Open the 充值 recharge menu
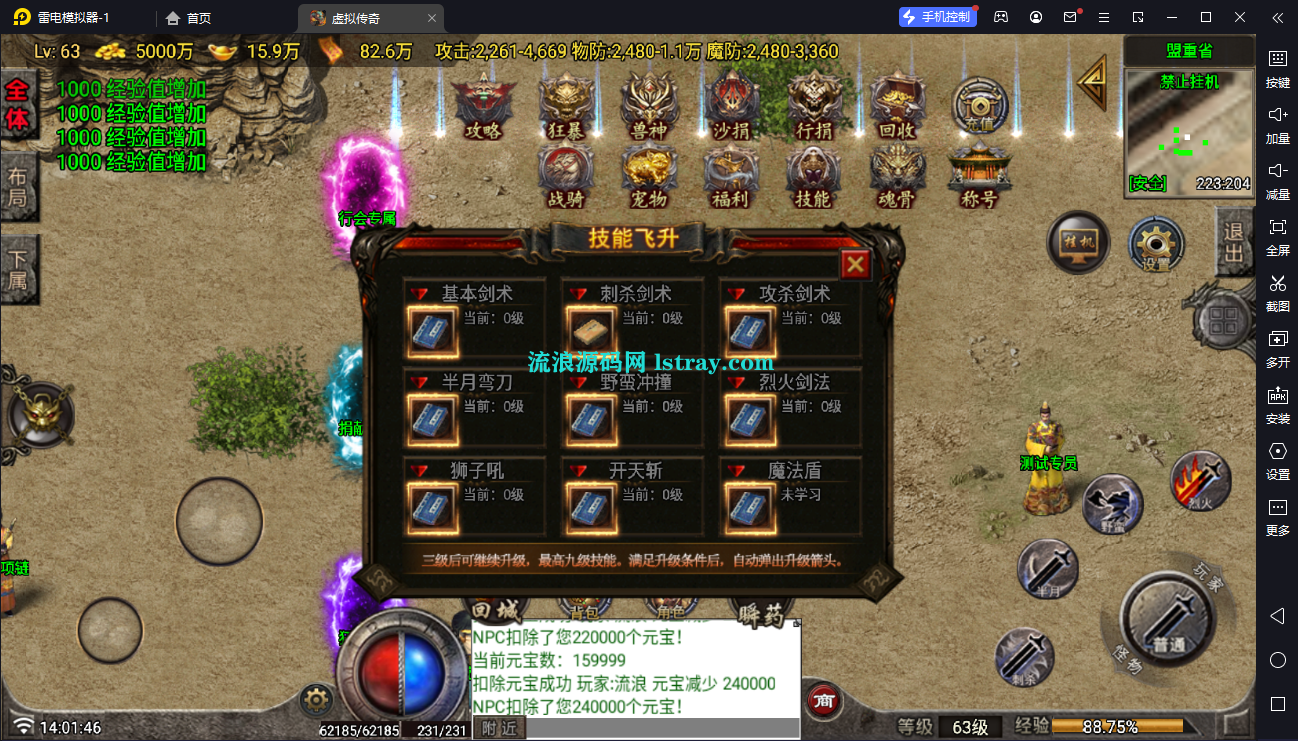This screenshot has width=1298, height=741. [x=979, y=106]
